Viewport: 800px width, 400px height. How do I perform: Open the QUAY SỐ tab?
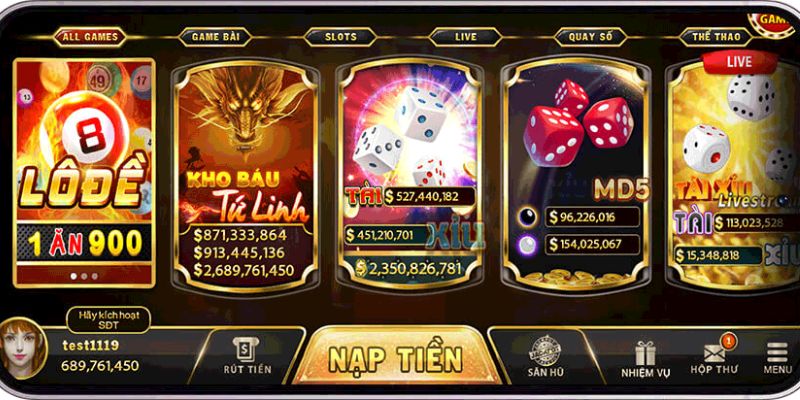click(590, 37)
